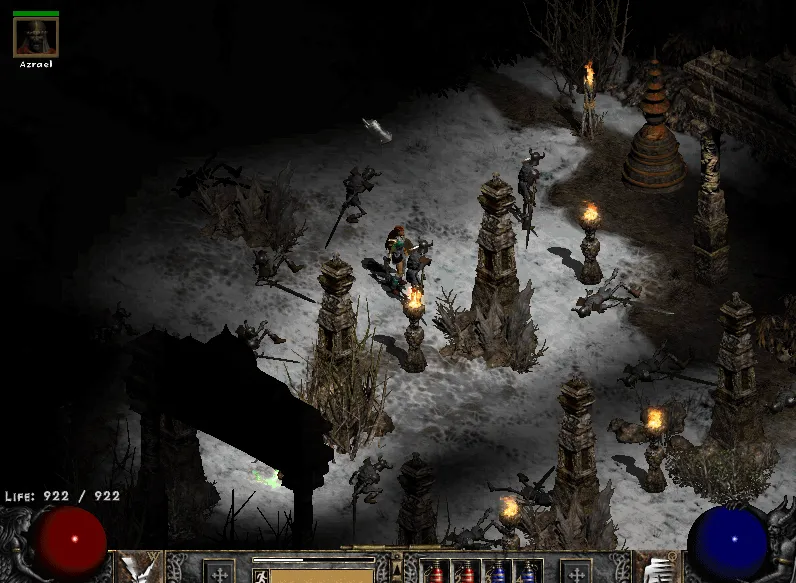Image resolution: width=796 pixels, height=583 pixels.
Task: Toggle the run/walk button
Action: (260, 575)
